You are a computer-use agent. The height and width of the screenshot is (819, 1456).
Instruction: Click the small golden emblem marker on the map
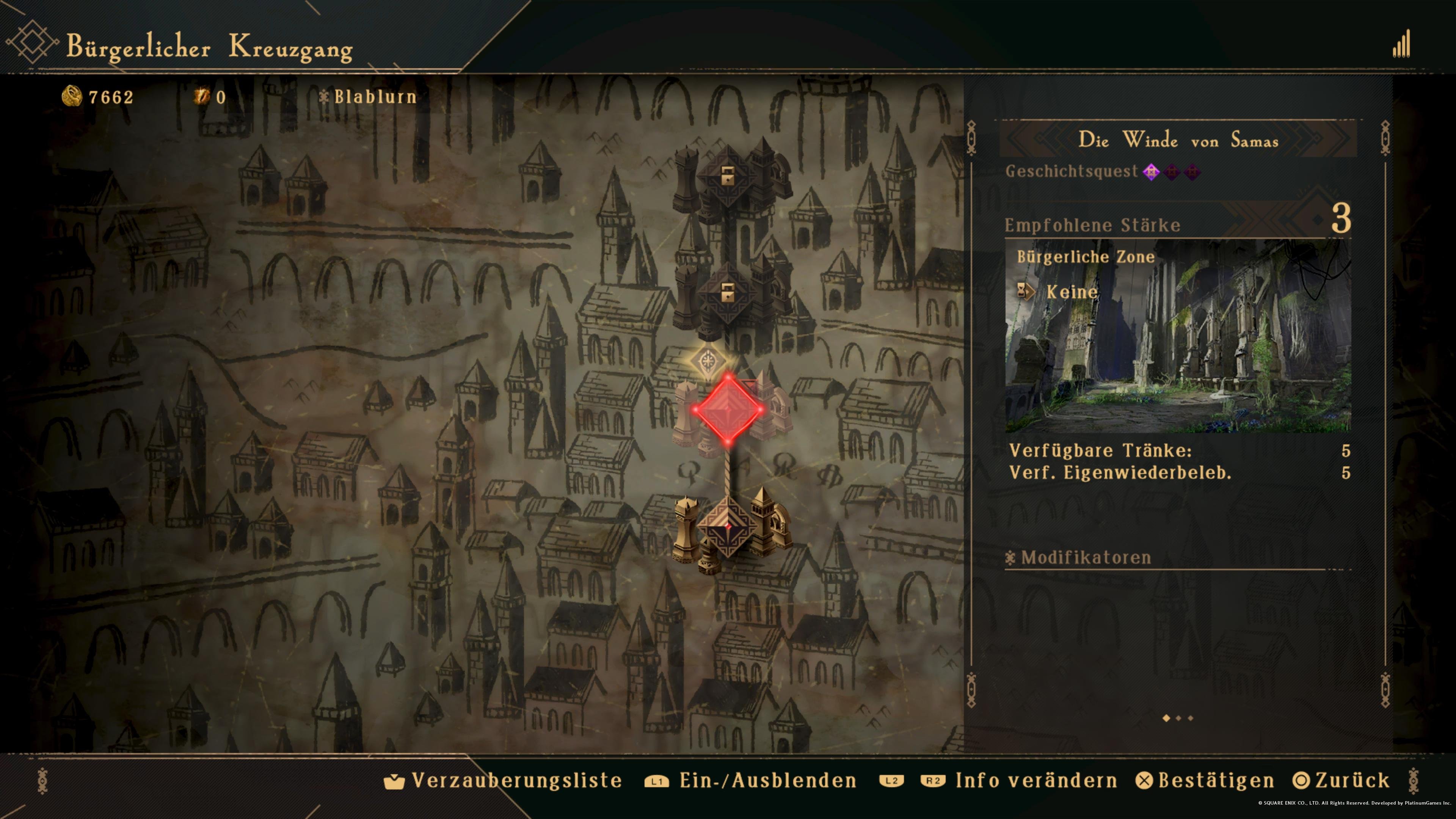(x=708, y=361)
